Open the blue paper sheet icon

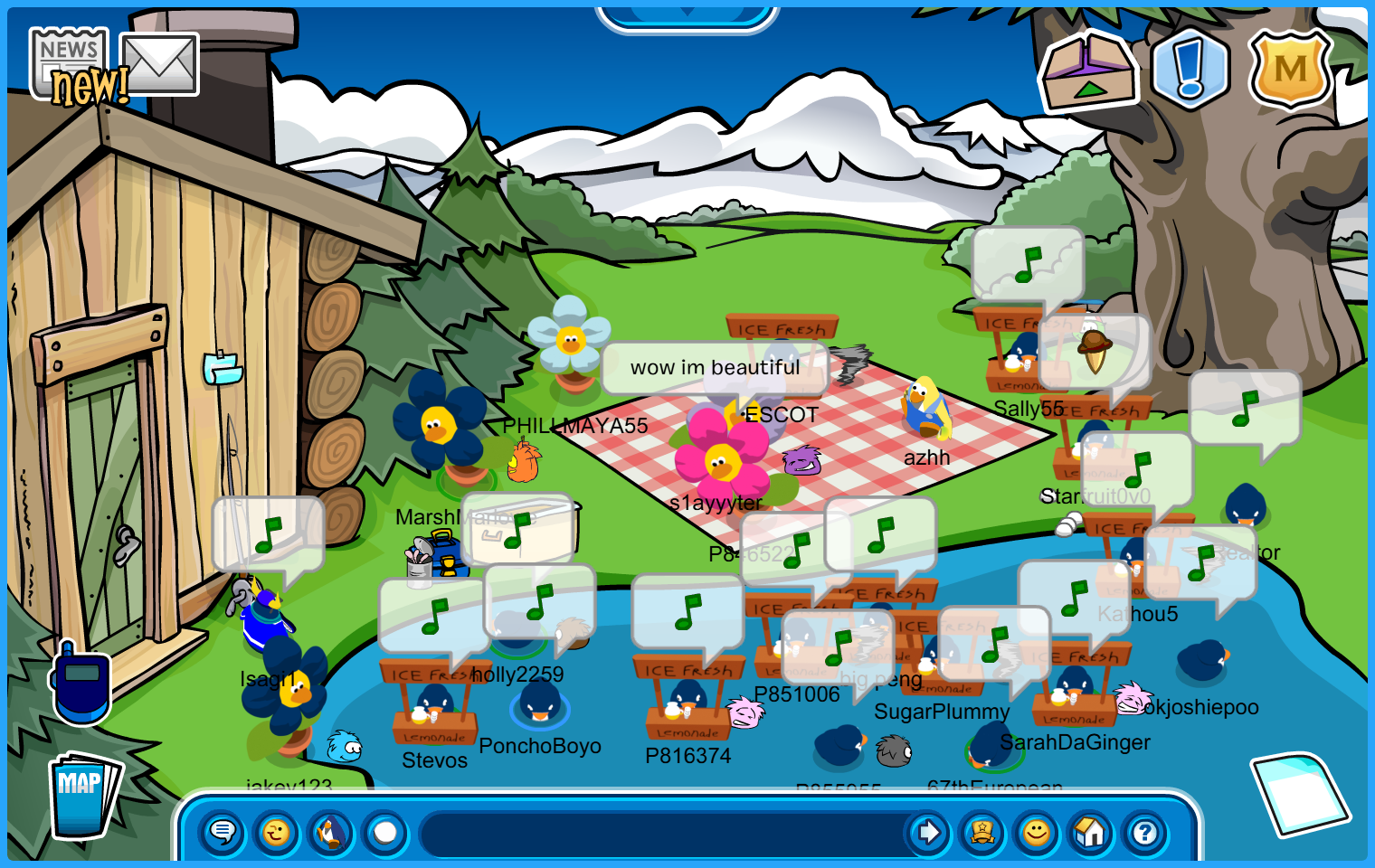[x=1299, y=794]
